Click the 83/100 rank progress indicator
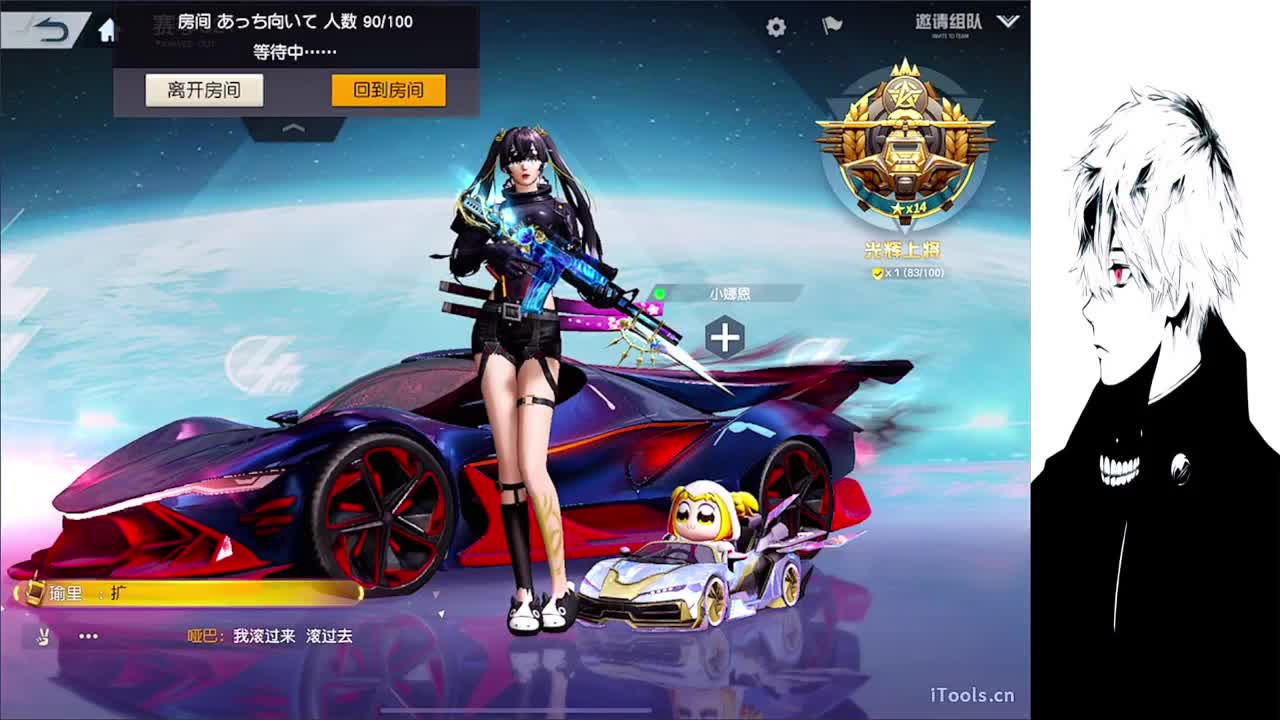This screenshot has width=1280, height=720. (x=927, y=273)
